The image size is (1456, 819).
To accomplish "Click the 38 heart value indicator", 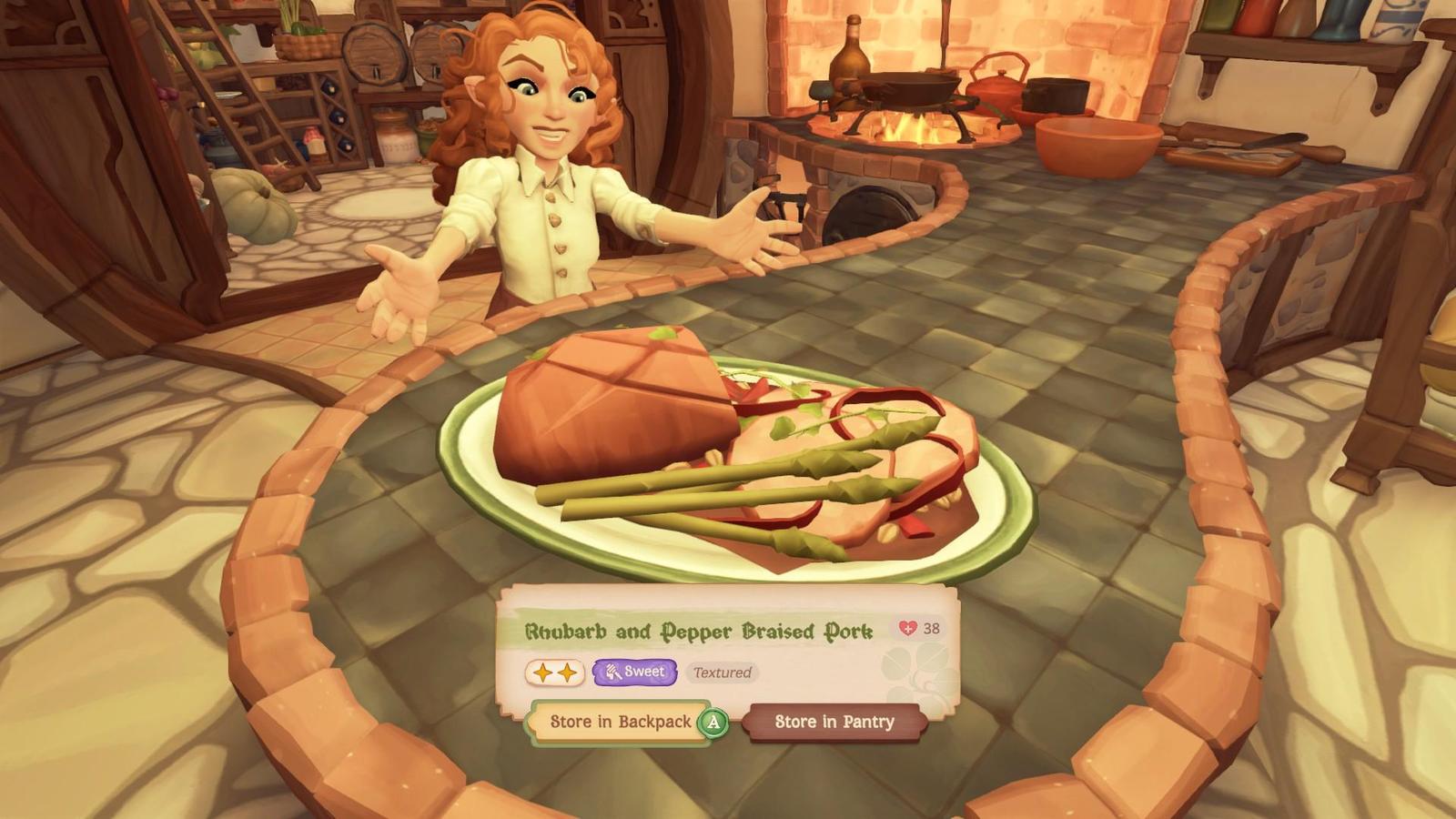I will [930, 629].
